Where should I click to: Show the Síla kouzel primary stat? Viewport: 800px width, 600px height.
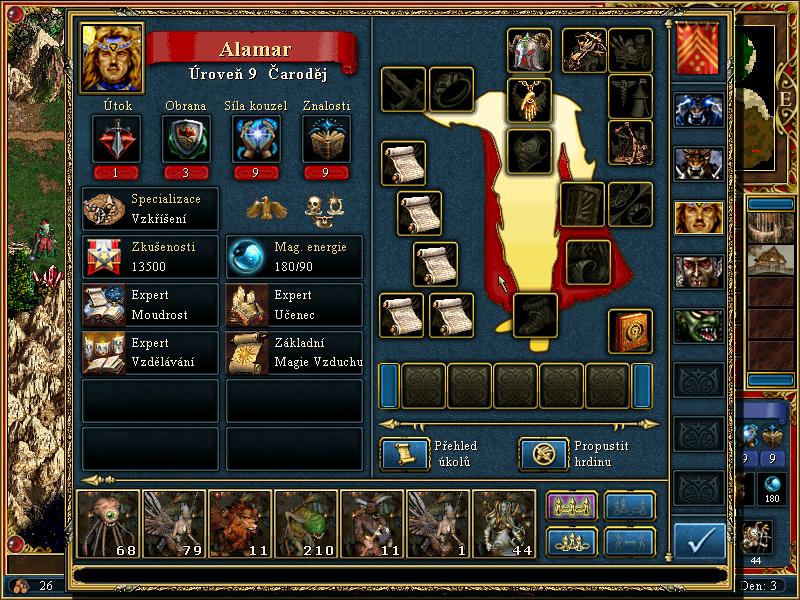[252, 138]
